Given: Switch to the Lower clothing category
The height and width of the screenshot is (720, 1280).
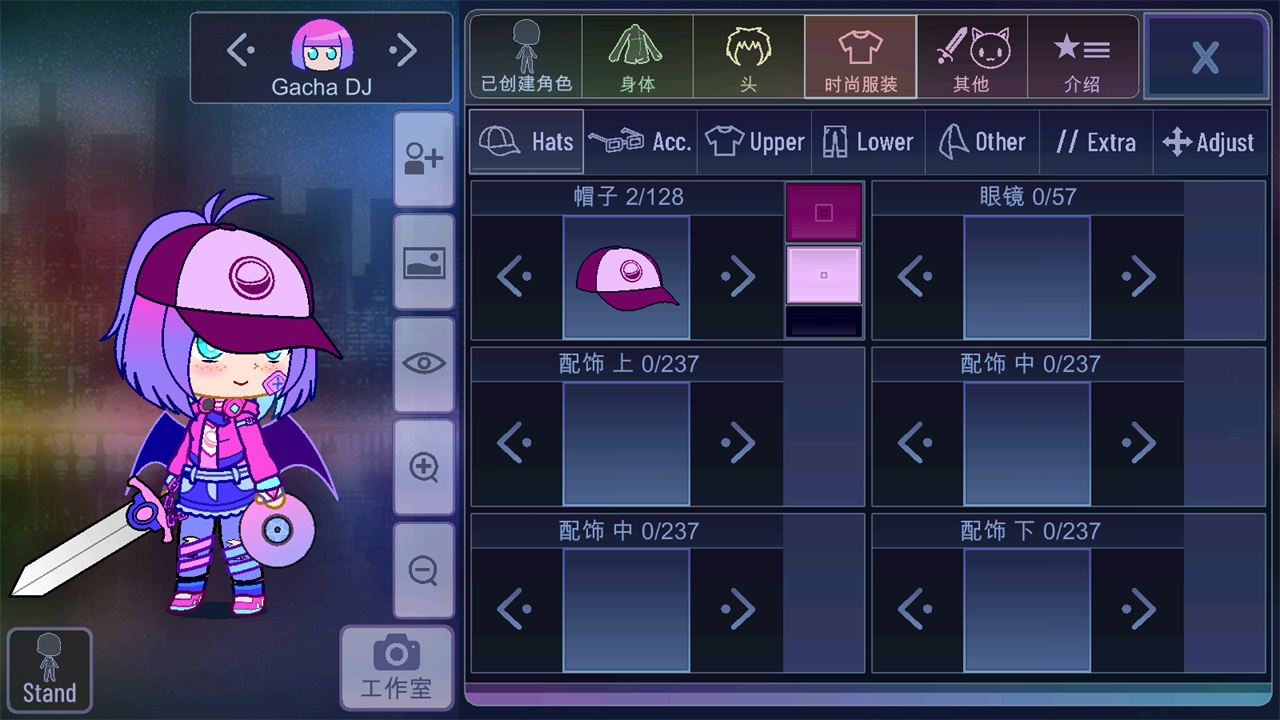Looking at the screenshot, I should (x=868, y=141).
